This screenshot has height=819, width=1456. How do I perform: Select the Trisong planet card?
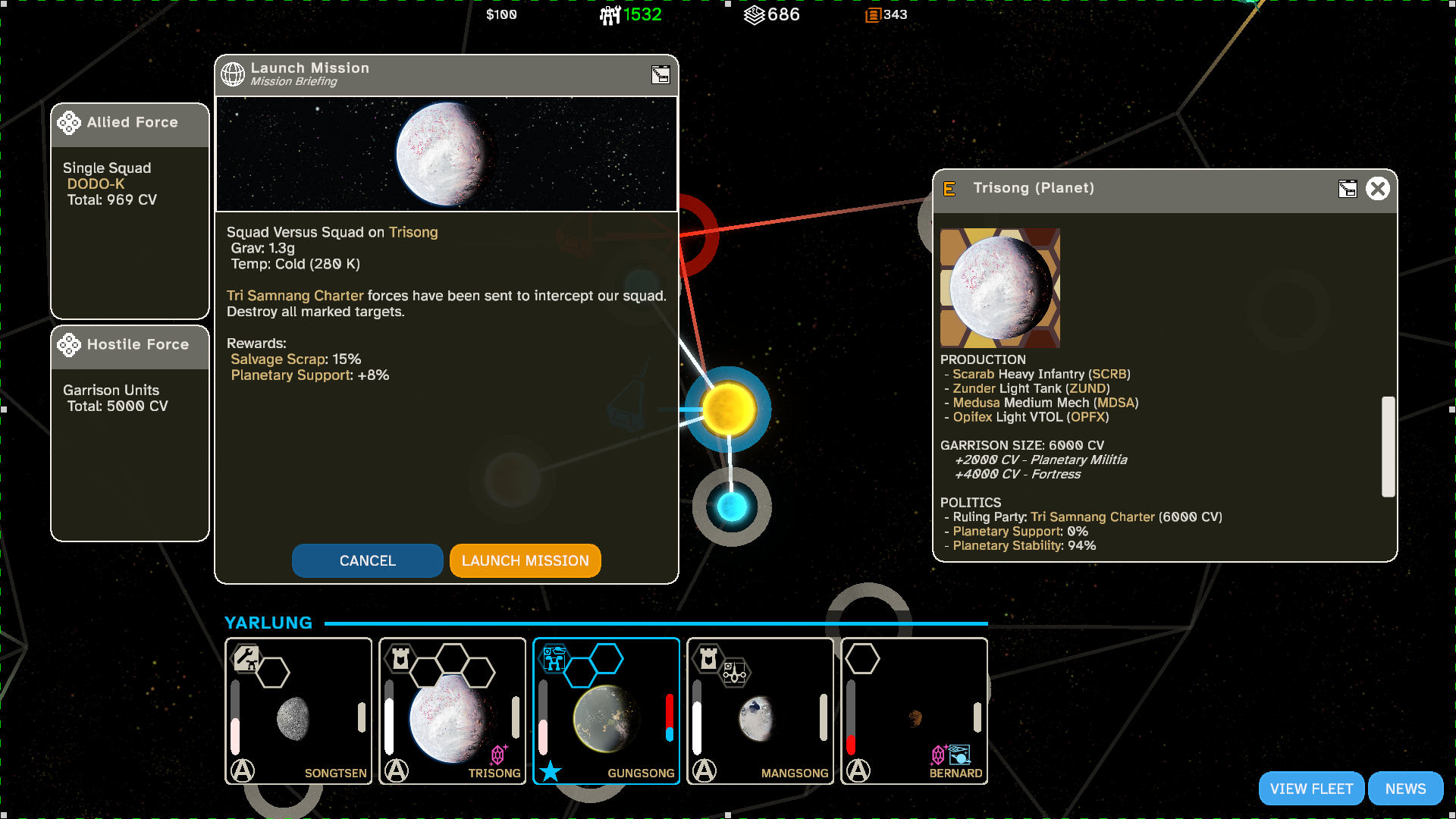point(452,711)
